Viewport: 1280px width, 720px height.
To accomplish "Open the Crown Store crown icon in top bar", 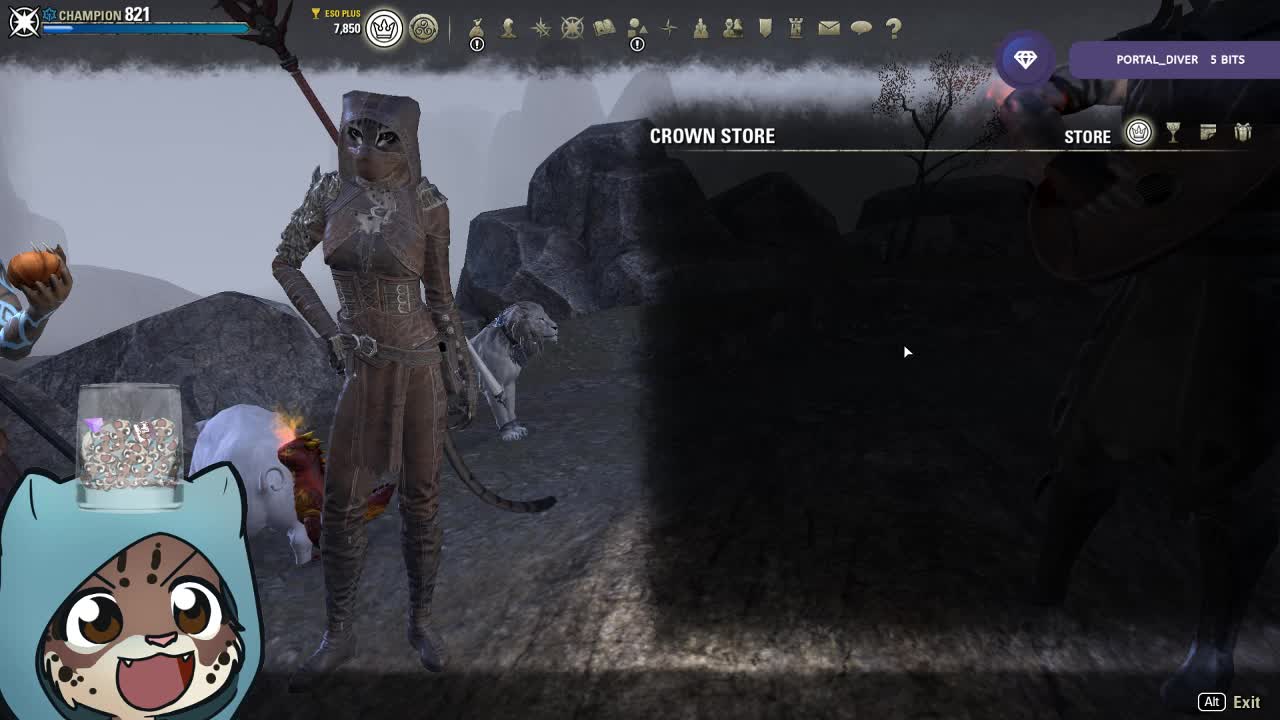I will click(x=384, y=29).
